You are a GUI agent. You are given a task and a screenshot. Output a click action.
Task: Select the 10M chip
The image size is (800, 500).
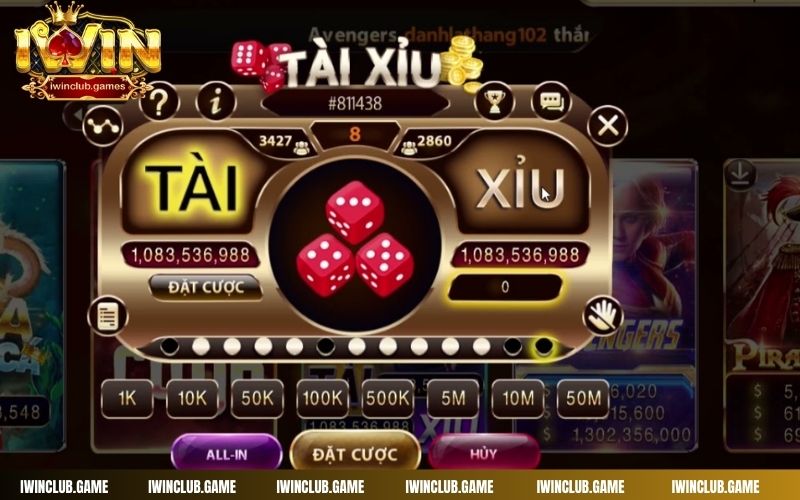click(x=518, y=398)
